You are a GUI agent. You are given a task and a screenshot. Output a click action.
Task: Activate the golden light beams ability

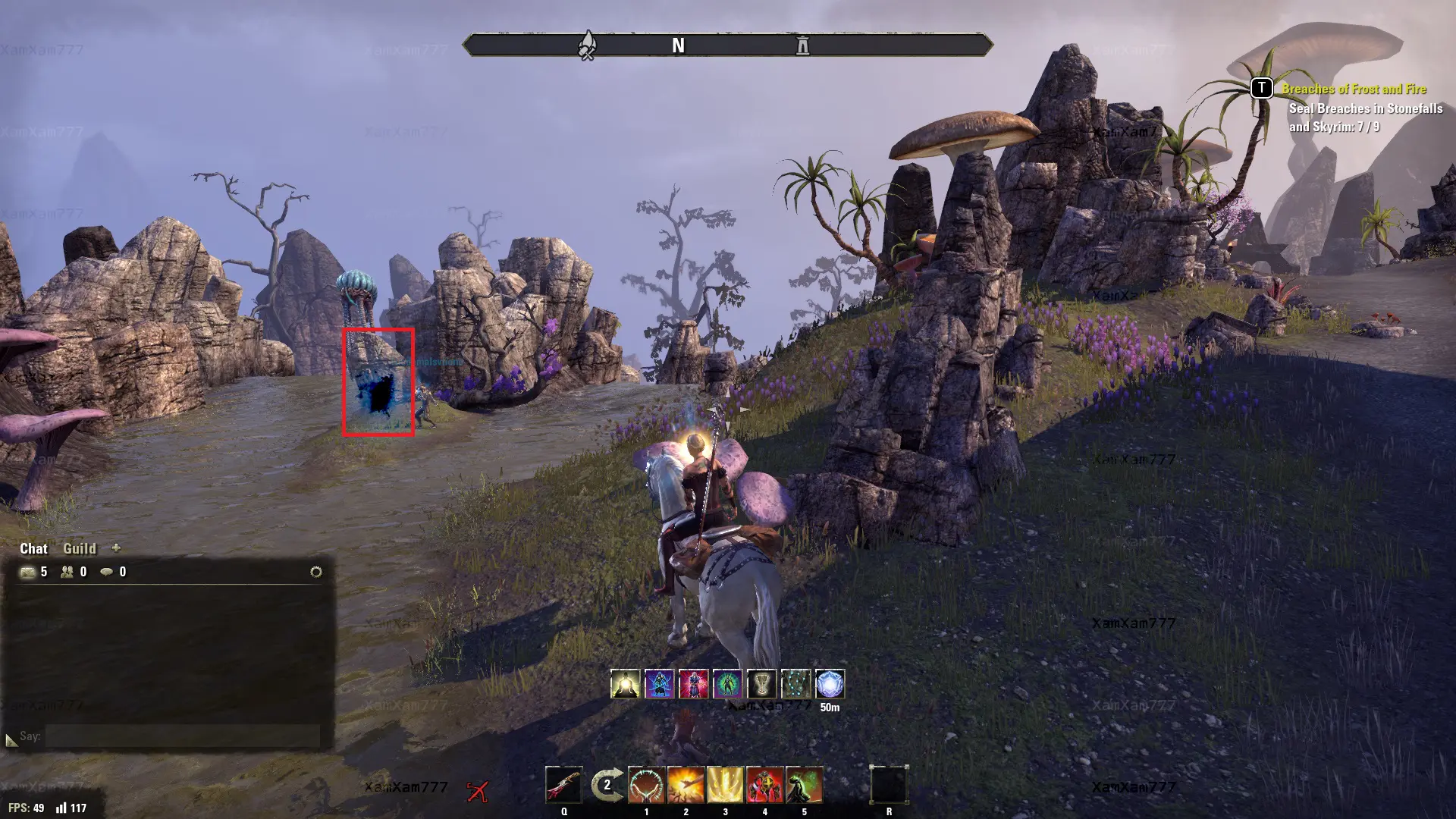[x=725, y=785]
